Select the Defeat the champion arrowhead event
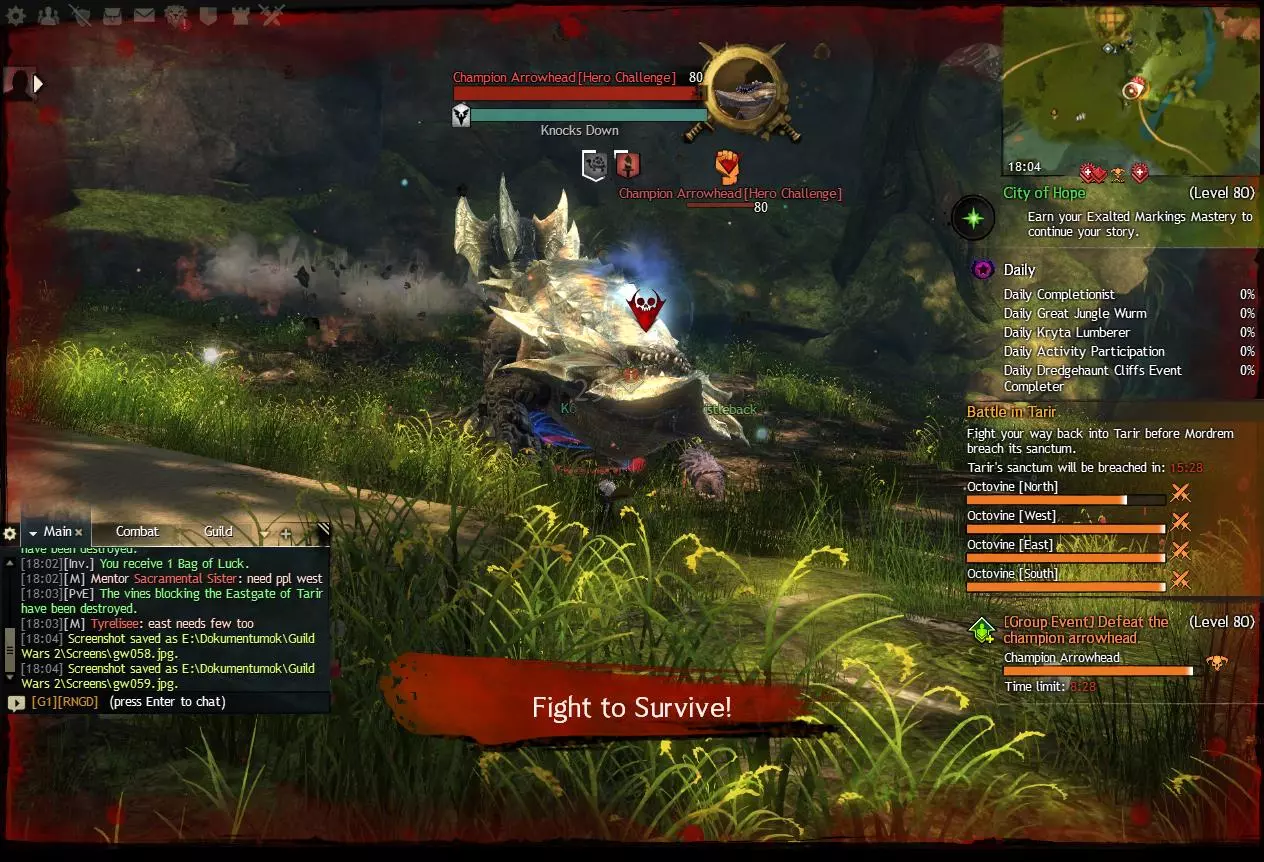Screen dimensions: 1264x862 point(1085,630)
